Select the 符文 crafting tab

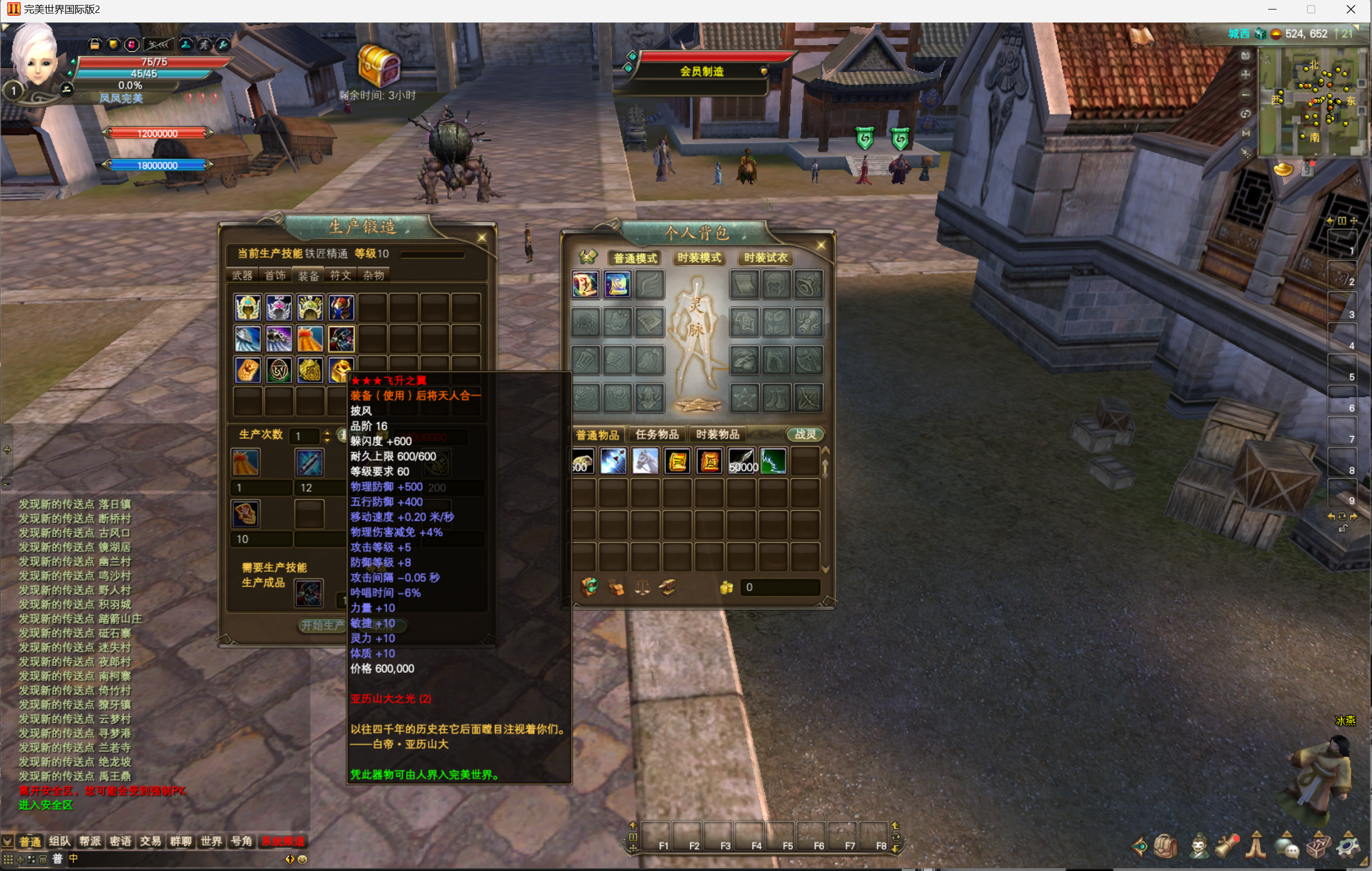(x=341, y=276)
